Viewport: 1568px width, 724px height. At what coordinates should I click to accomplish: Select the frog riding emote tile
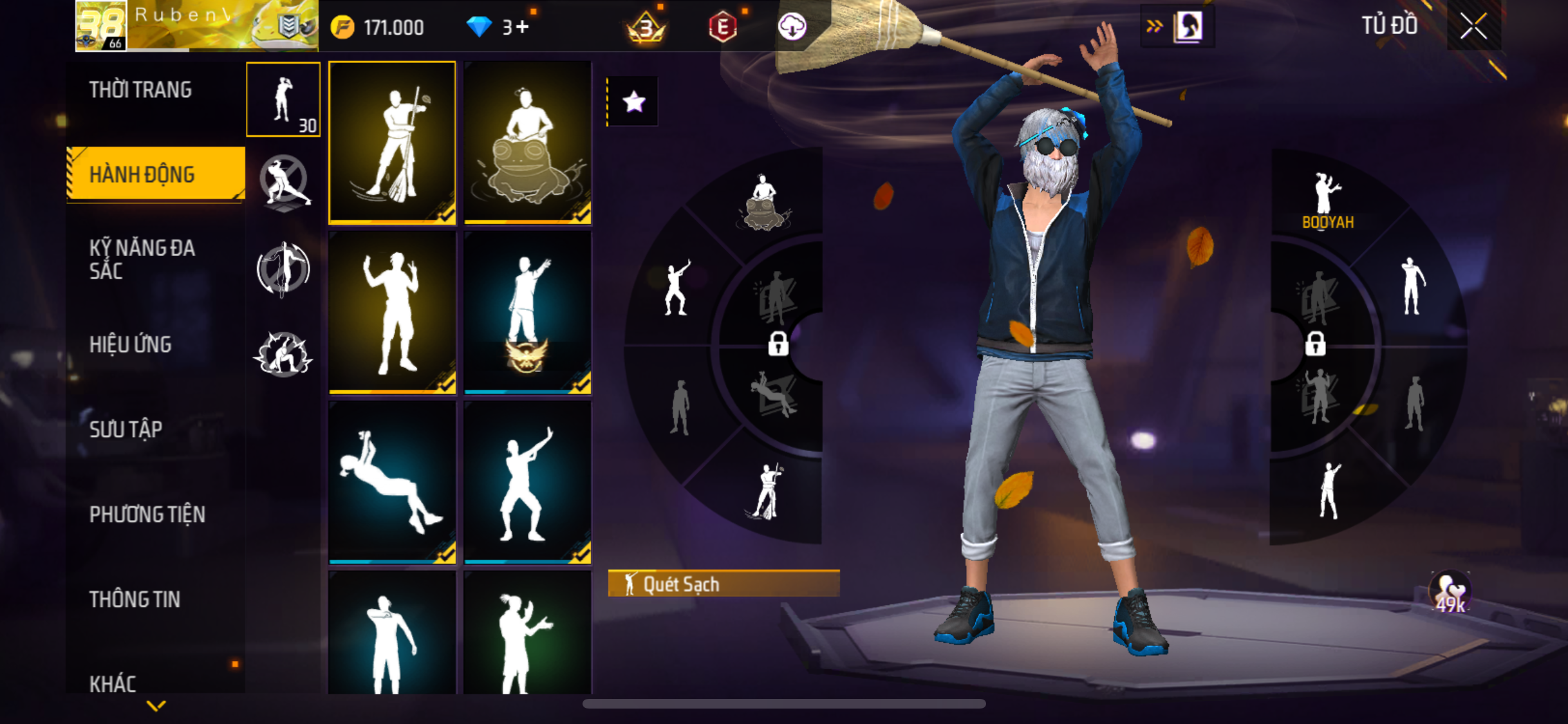pyautogui.click(x=527, y=143)
